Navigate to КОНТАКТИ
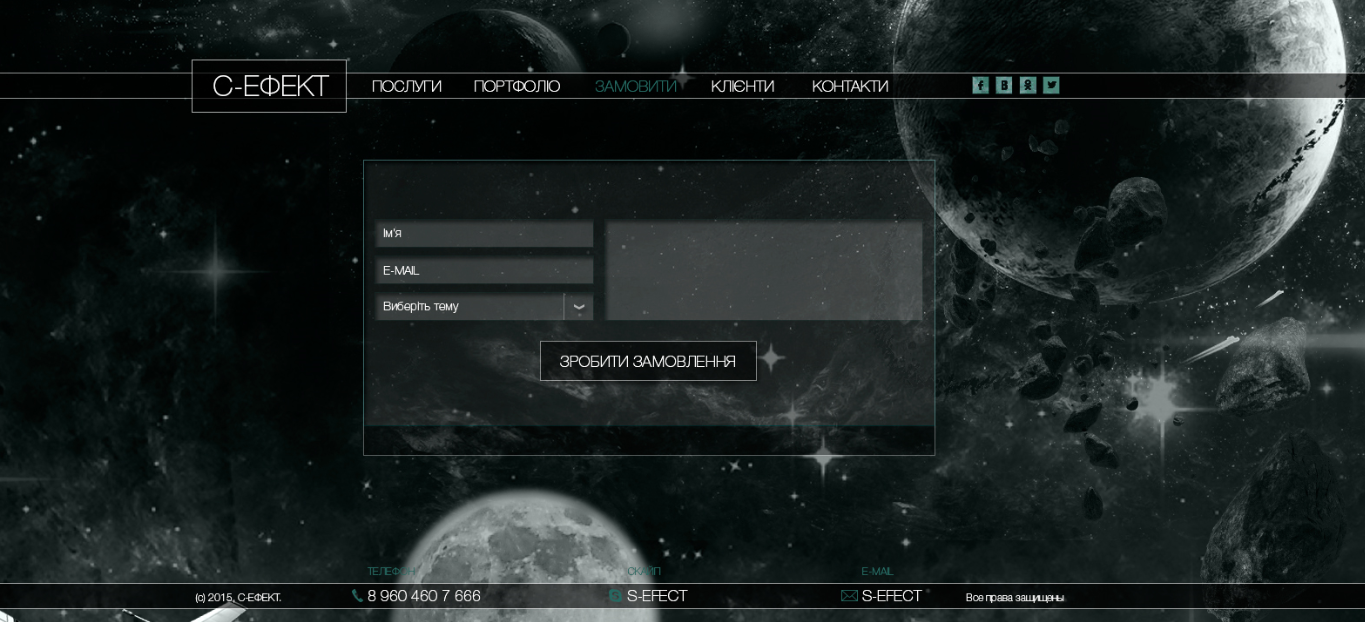Screen dimensions: 1365x622 pos(850,87)
